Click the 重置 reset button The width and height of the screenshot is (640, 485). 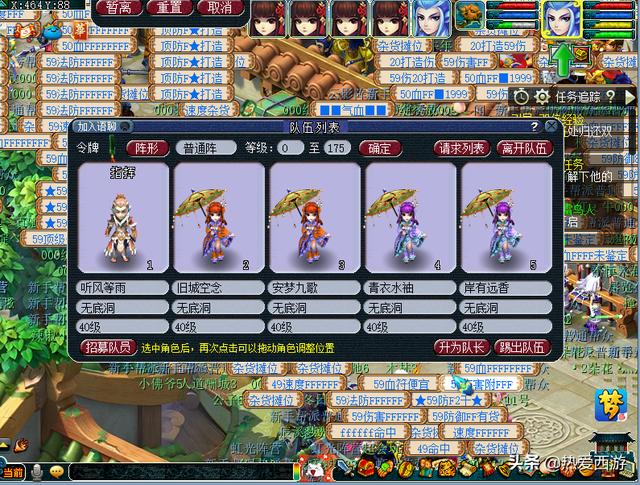tap(171, 7)
